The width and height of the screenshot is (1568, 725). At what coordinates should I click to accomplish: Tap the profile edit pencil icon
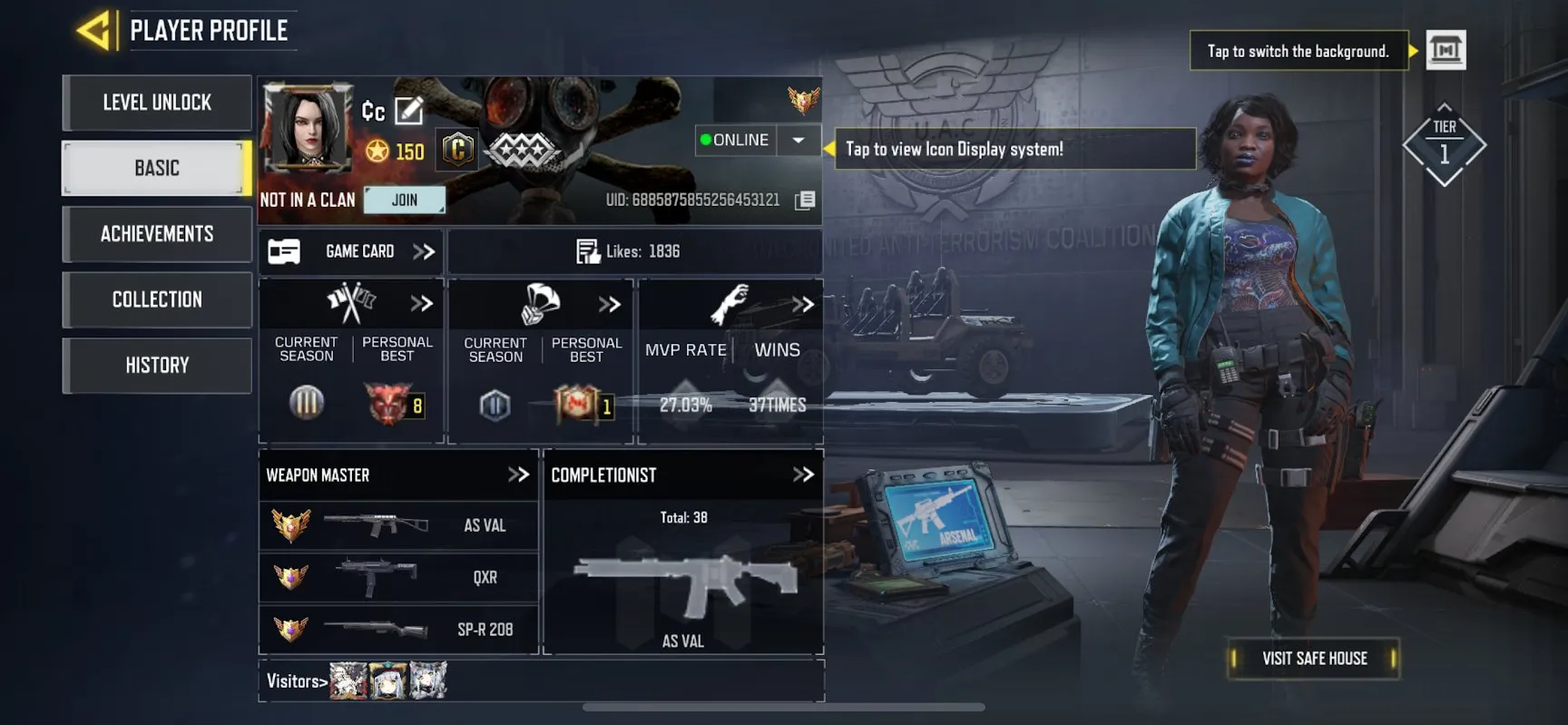pyautogui.click(x=410, y=110)
